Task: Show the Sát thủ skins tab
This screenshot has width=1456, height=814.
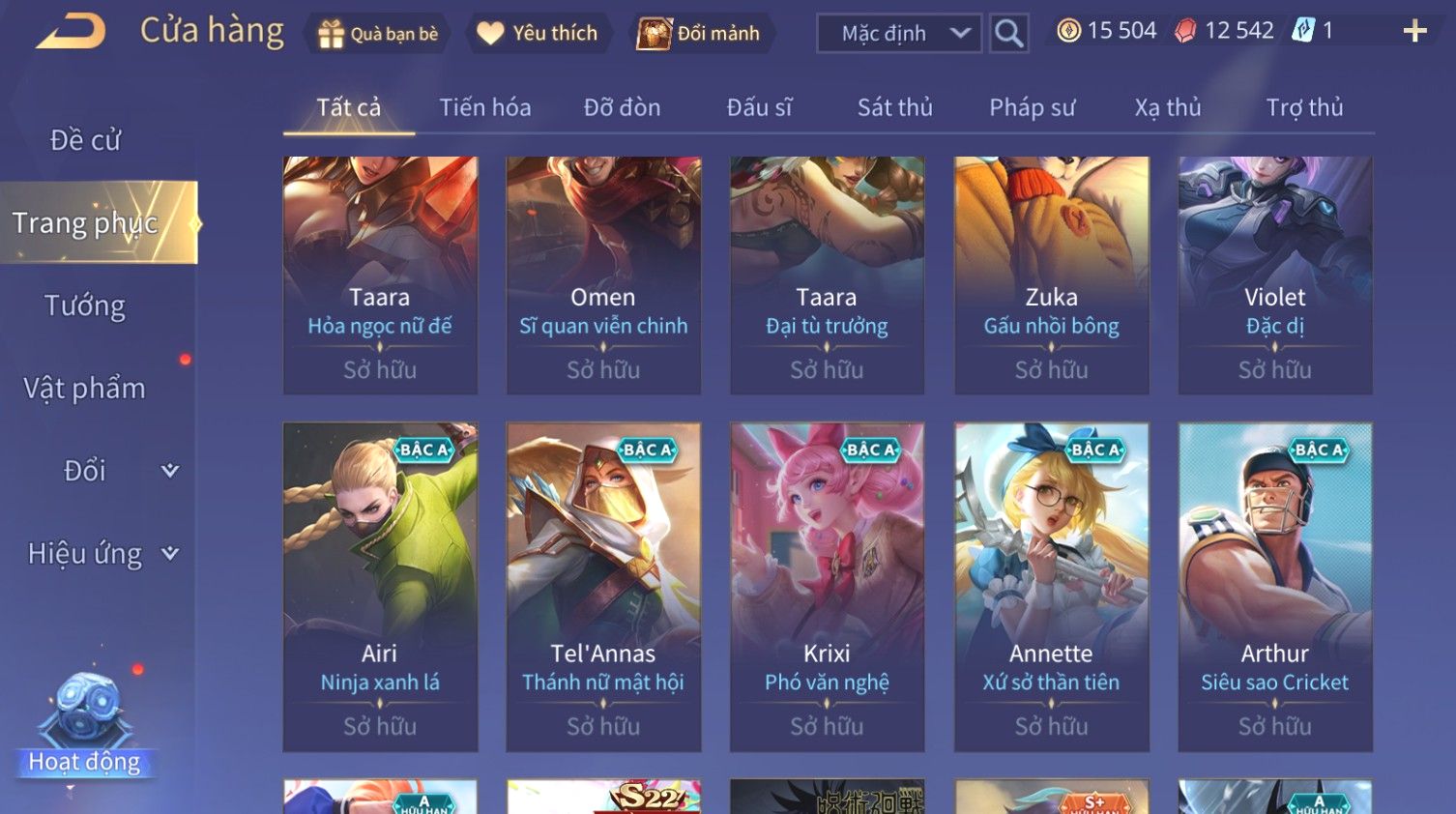Action: point(894,107)
